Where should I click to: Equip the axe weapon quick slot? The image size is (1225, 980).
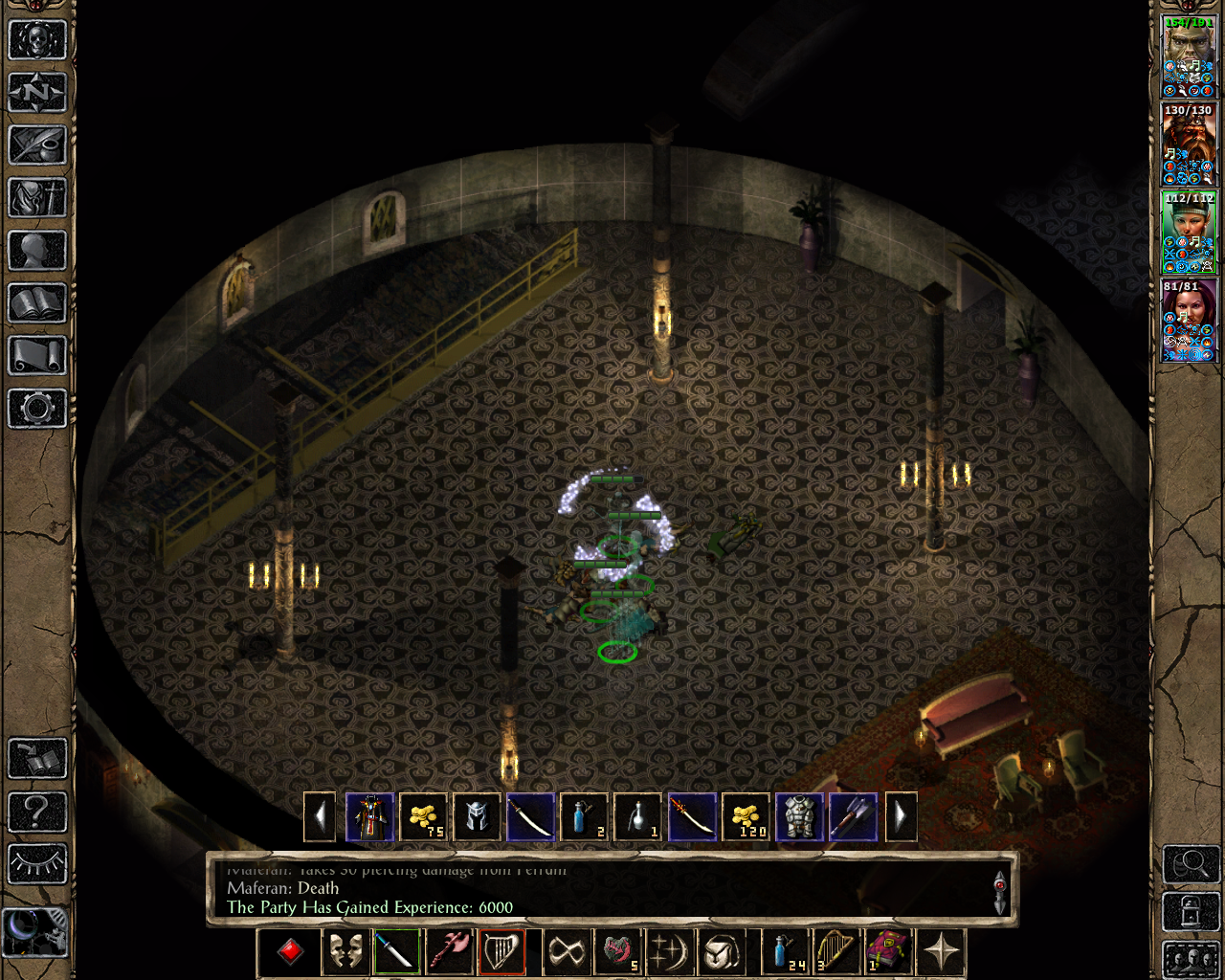[x=449, y=952]
